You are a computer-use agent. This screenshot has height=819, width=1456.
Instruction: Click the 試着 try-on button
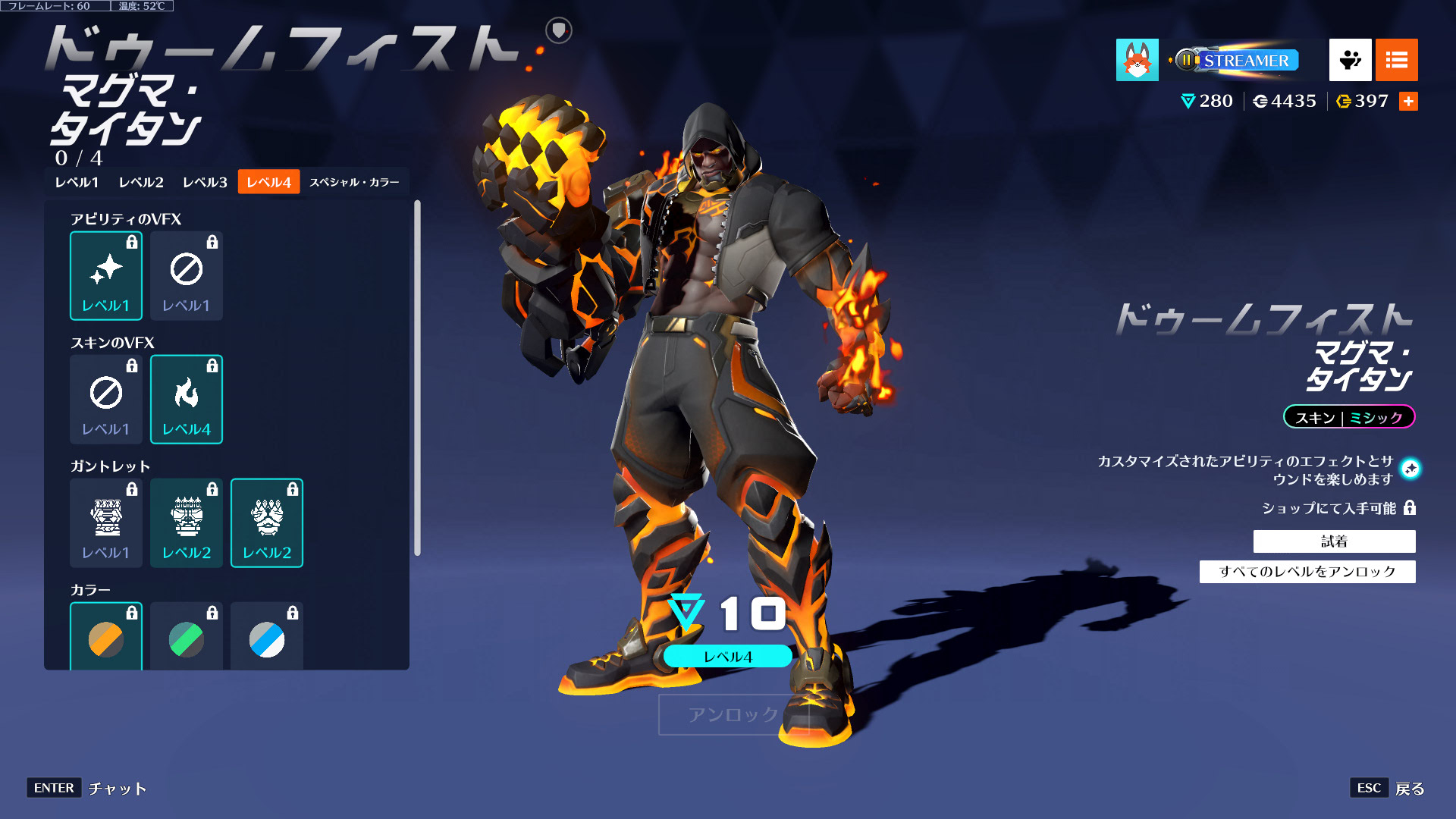click(x=1335, y=541)
